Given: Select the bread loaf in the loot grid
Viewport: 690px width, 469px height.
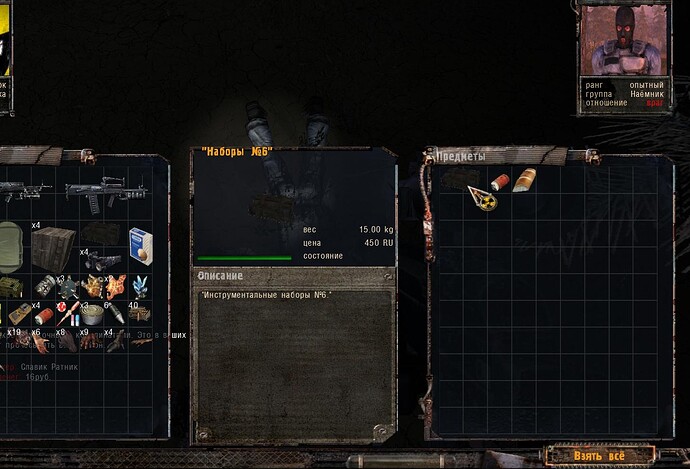Looking at the screenshot, I should 524,181.
